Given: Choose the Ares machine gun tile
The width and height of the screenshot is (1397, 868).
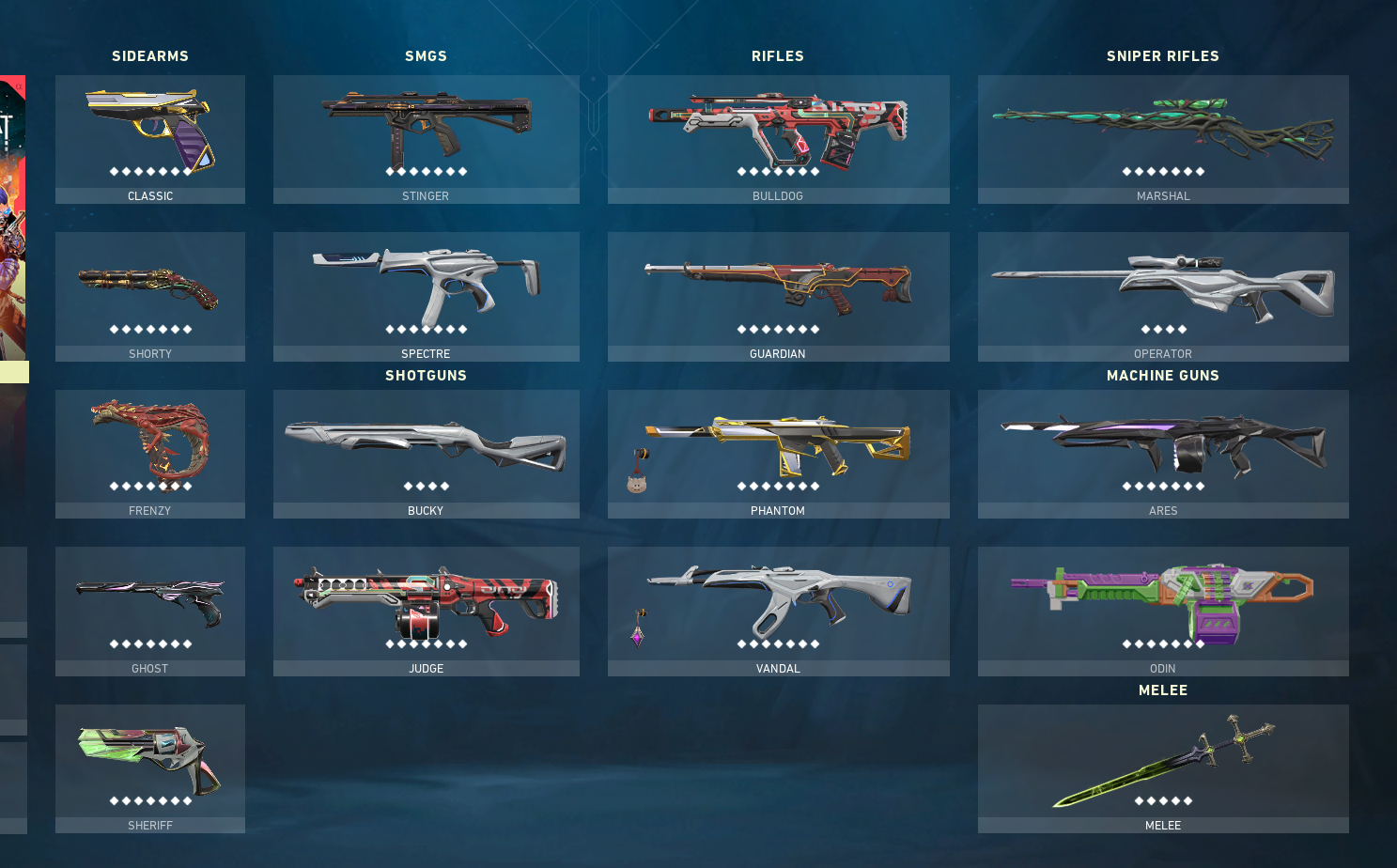Looking at the screenshot, I should [1163, 453].
